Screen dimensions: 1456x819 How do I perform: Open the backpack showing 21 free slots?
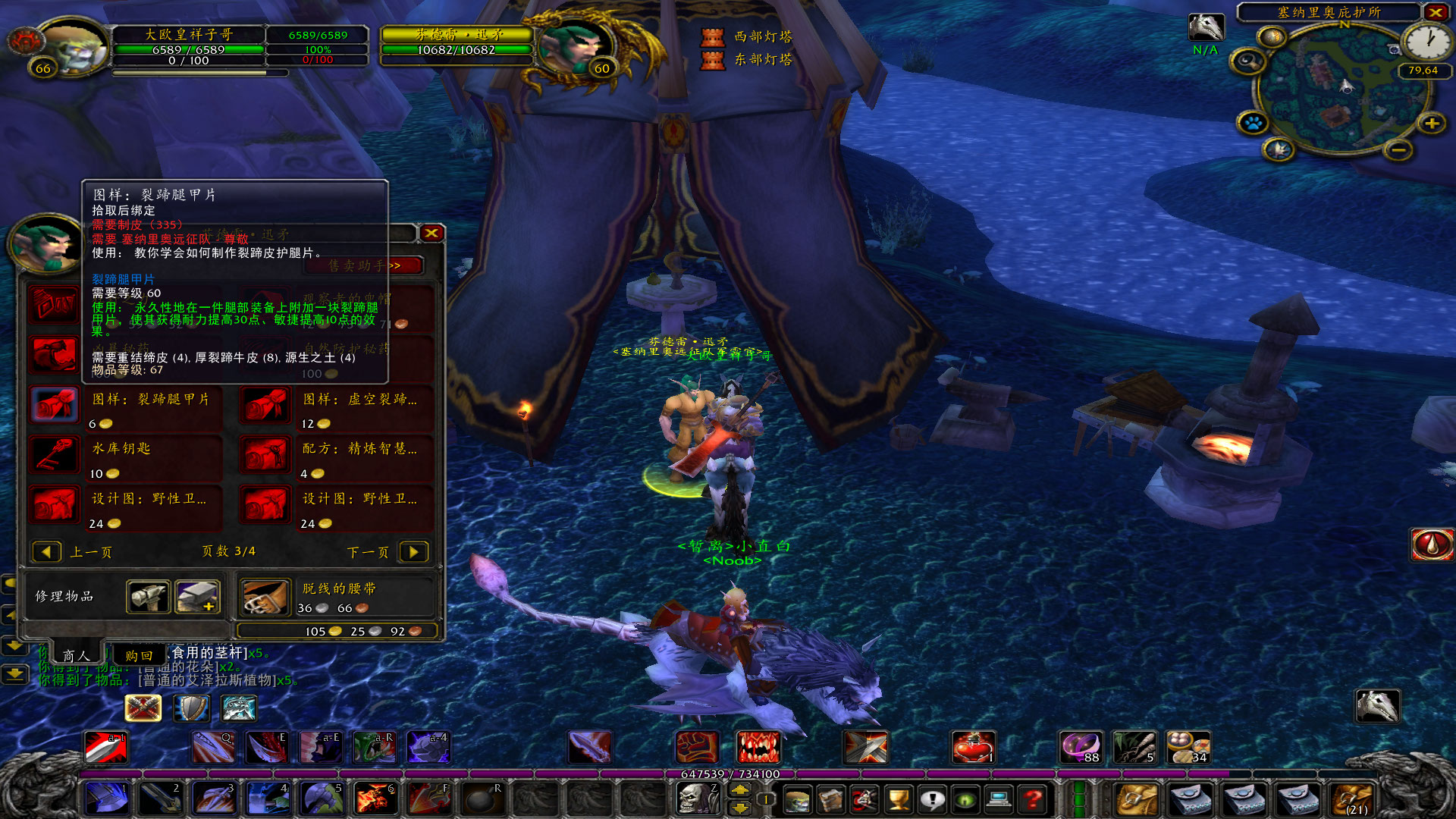(x=1354, y=799)
